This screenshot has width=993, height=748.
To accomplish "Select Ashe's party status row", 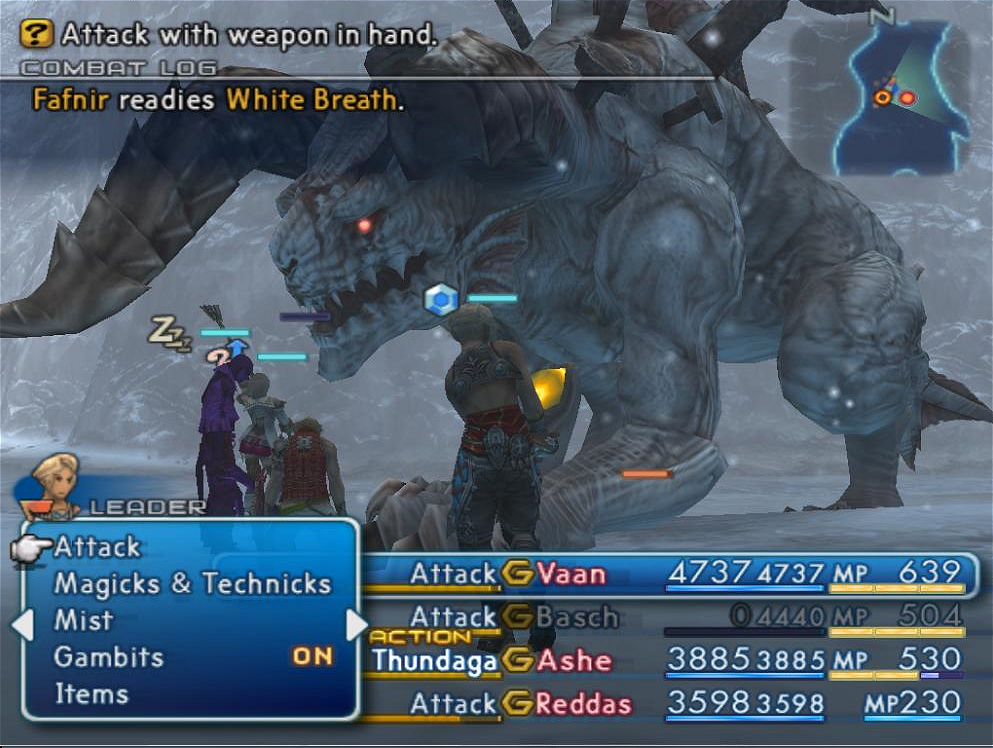I will (x=670, y=660).
